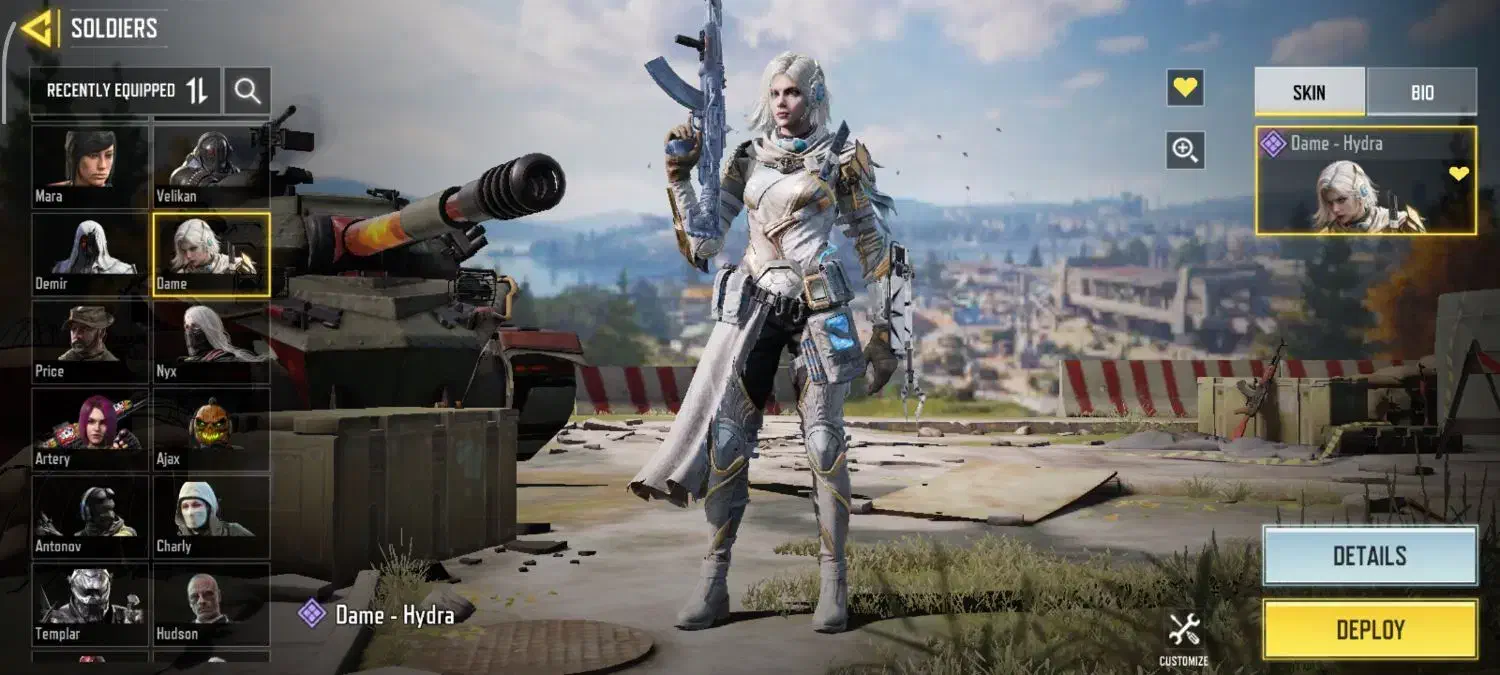
Task: Toggle the Recently Equipped sort order
Action: tap(197, 91)
